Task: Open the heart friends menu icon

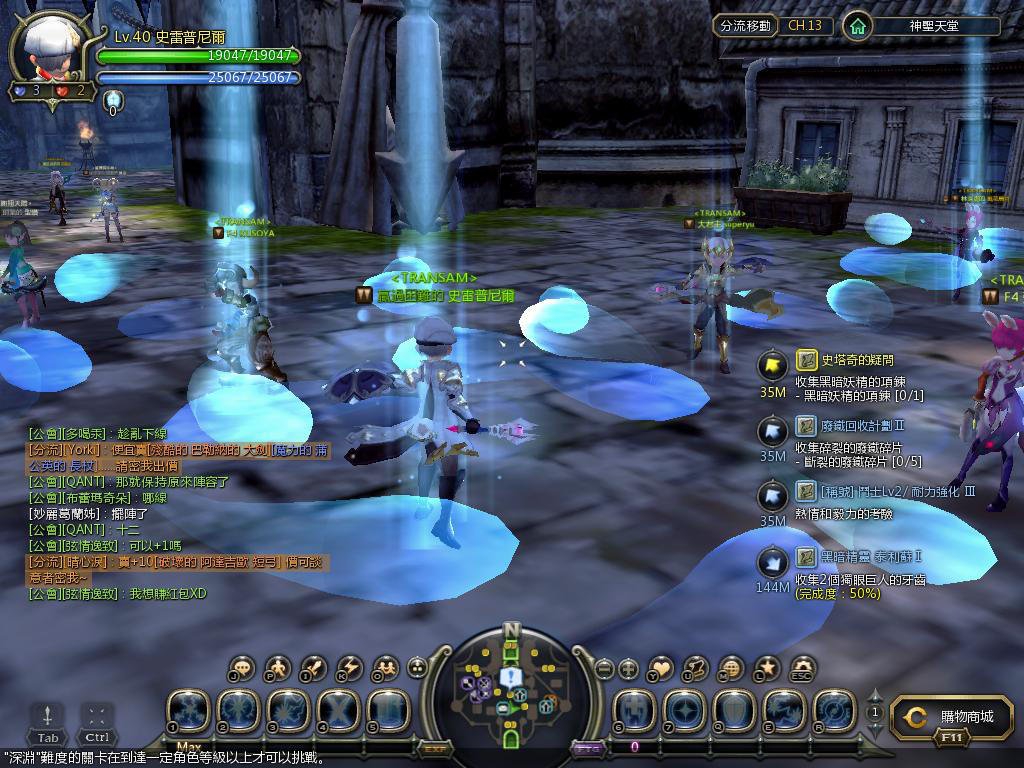Action: click(x=661, y=667)
